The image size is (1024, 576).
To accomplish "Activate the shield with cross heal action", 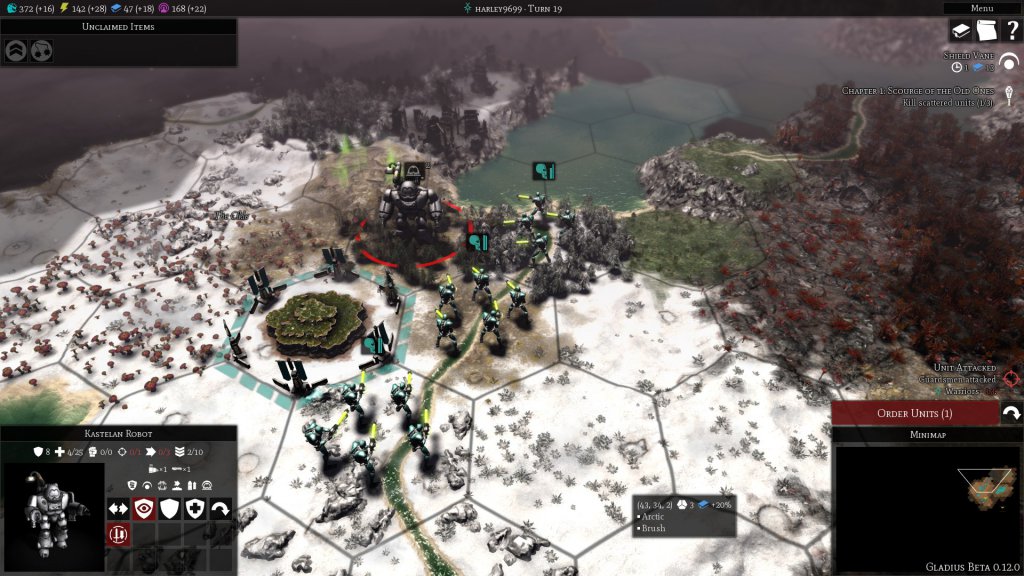I will pos(196,509).
